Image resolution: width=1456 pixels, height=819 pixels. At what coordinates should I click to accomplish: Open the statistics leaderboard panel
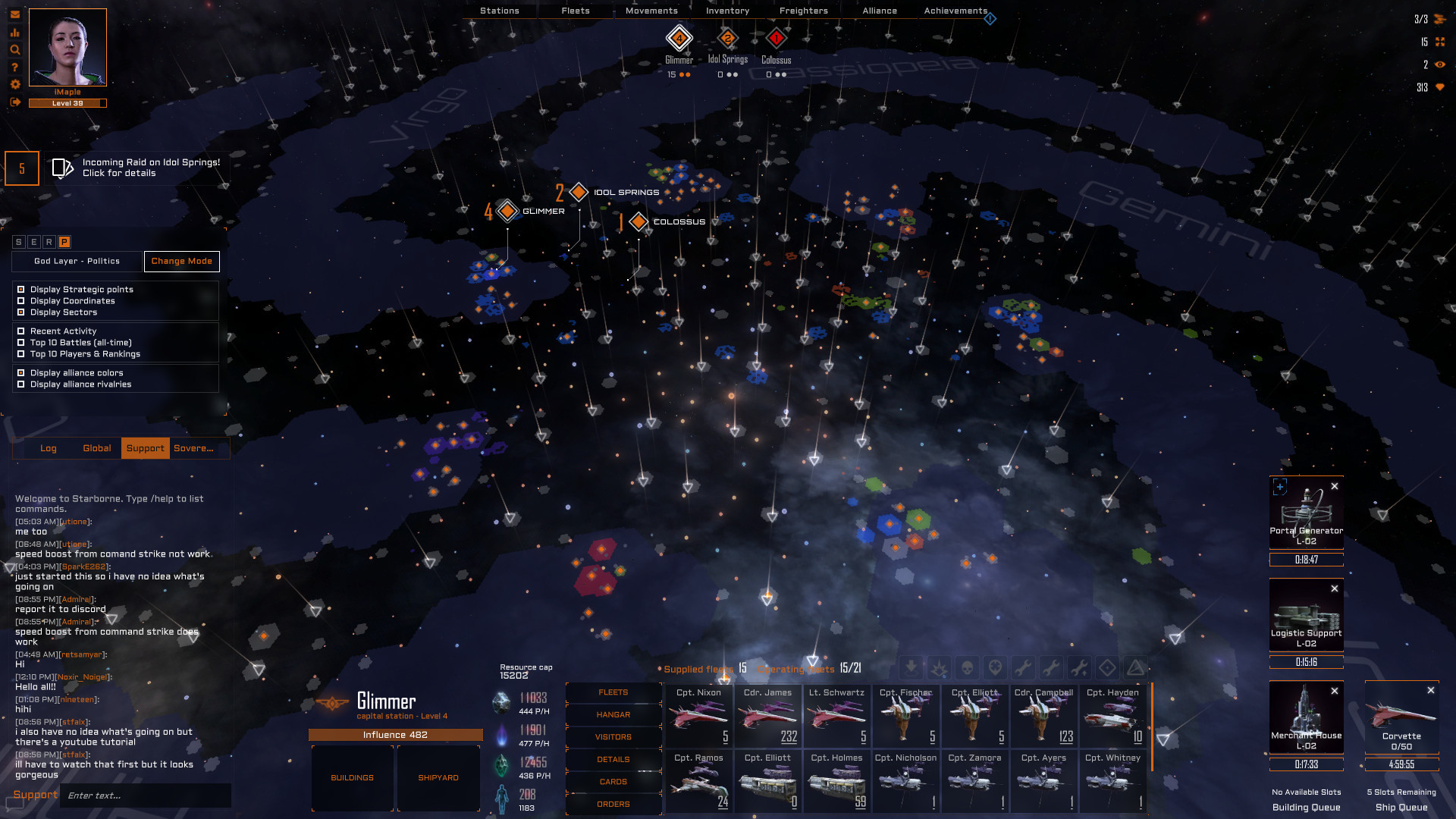point(14,33)
